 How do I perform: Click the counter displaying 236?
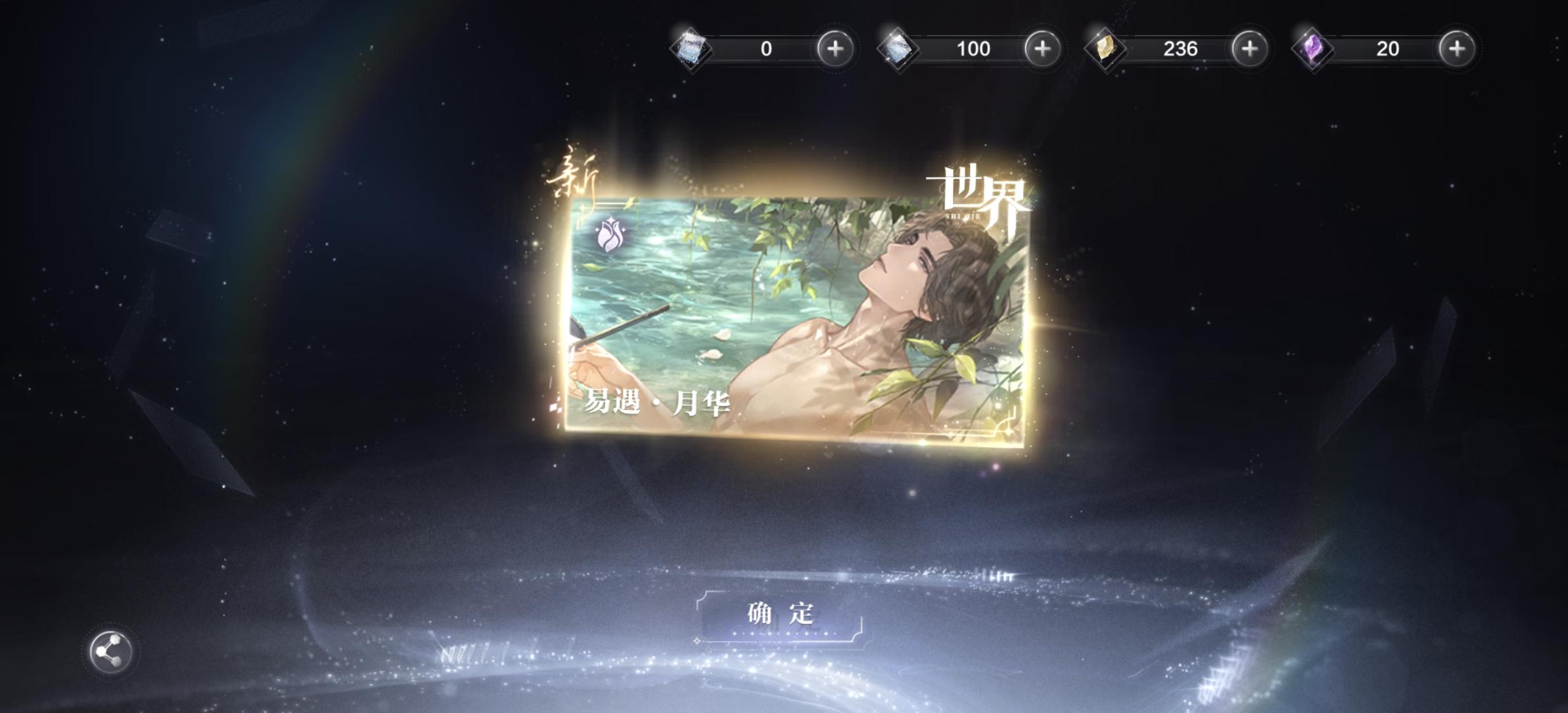1179,49
